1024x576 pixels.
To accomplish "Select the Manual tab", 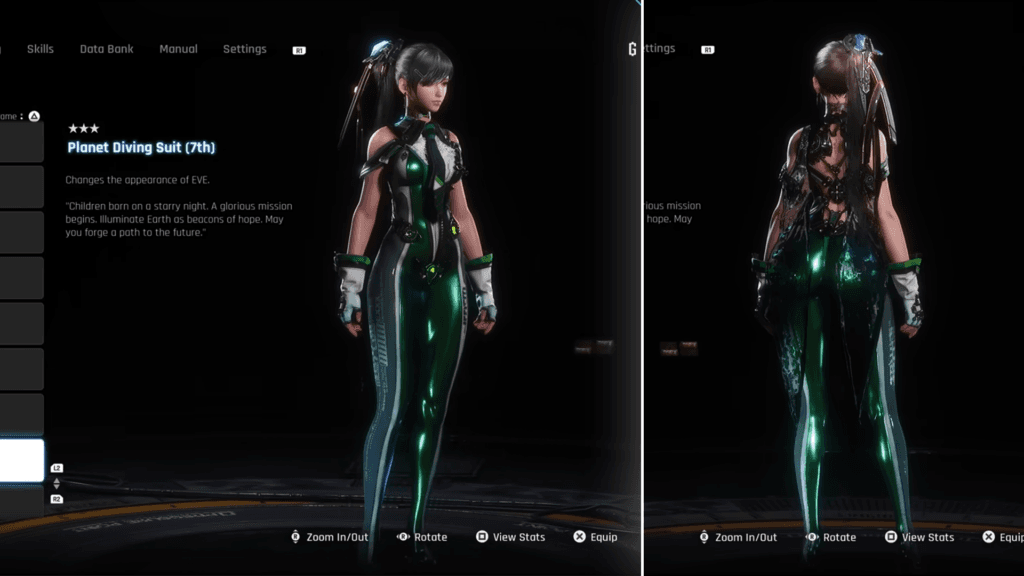I will tap(178, 49).
